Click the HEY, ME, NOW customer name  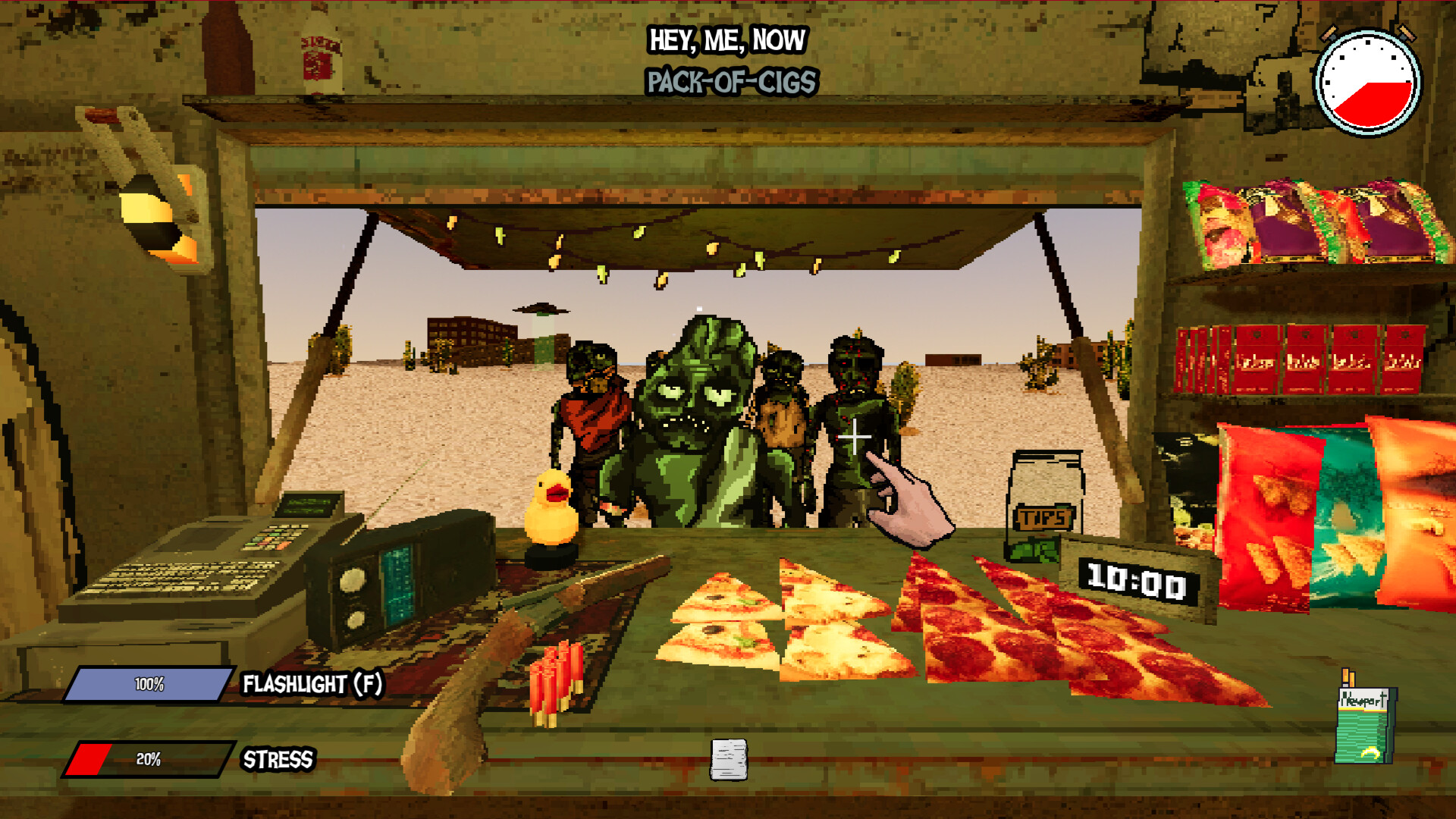coord(728,42)
